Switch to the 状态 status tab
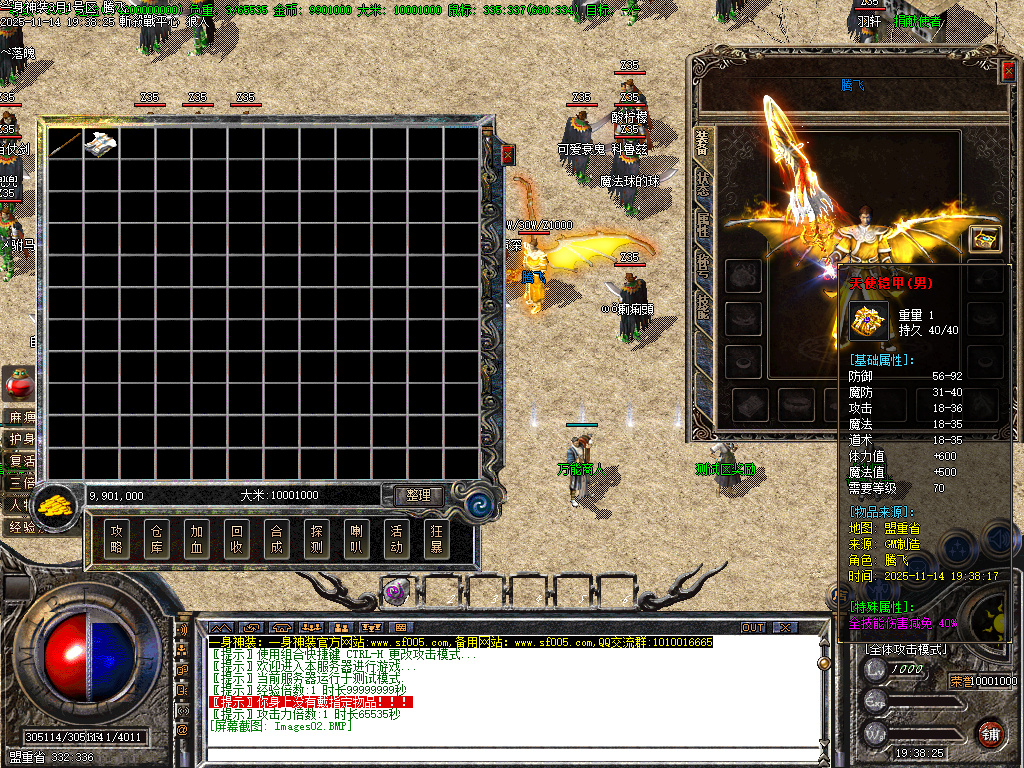Viewport: 1024px width, 768px height. 703,184
